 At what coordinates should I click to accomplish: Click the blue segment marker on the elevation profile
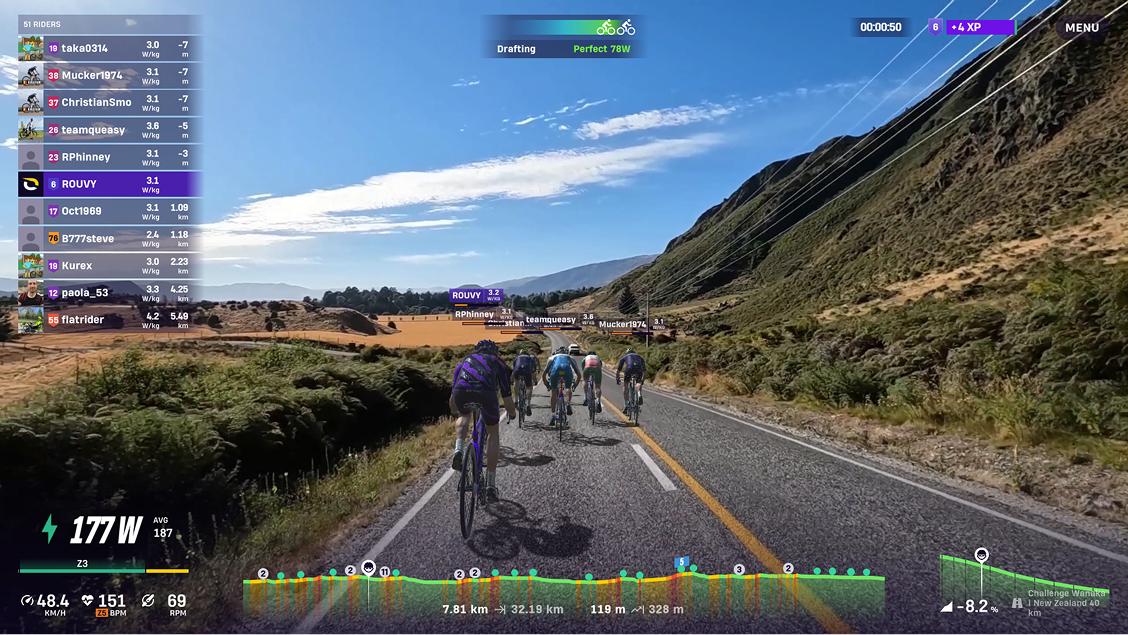tap(682, 563)
